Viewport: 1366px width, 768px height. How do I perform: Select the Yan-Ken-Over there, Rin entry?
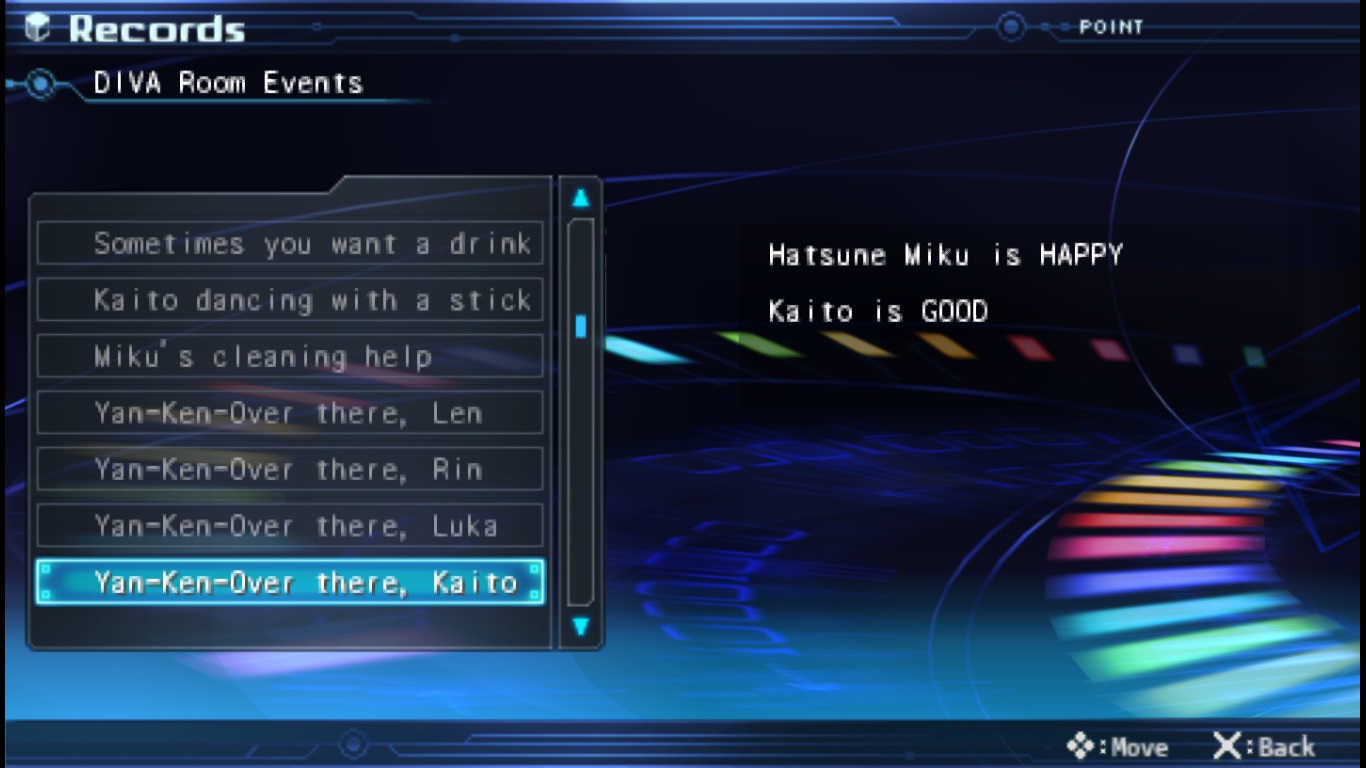[289, 470]
